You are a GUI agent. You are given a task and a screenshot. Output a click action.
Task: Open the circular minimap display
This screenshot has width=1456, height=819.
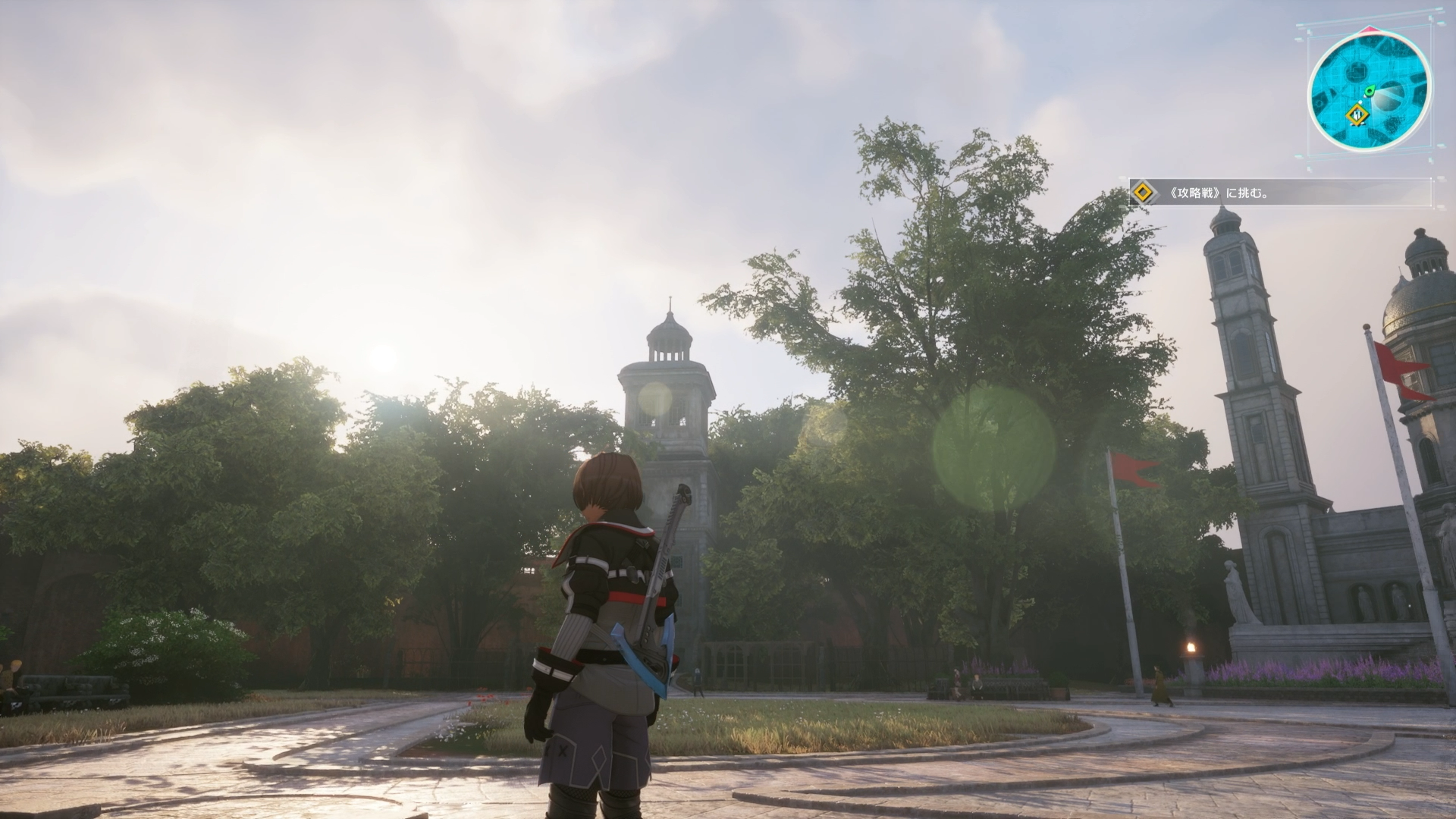click(x=1369, y=87)
